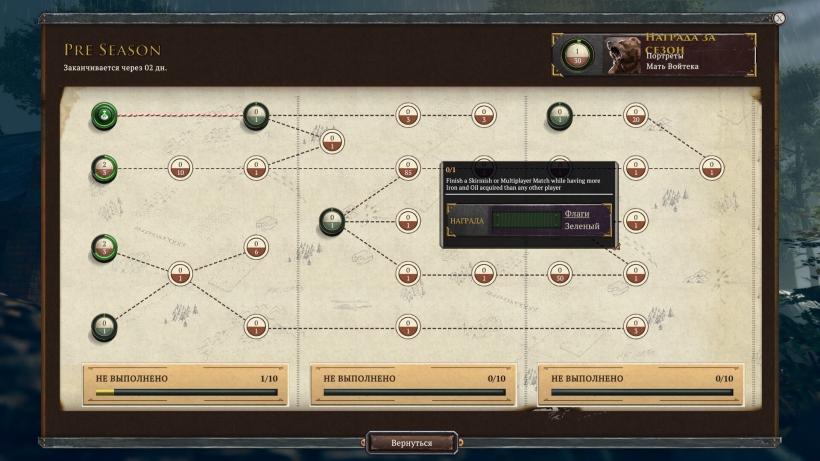Choose the 0/85 challenge node
Image resolution: width=820 pixels, height=461 pixels.
407,168
